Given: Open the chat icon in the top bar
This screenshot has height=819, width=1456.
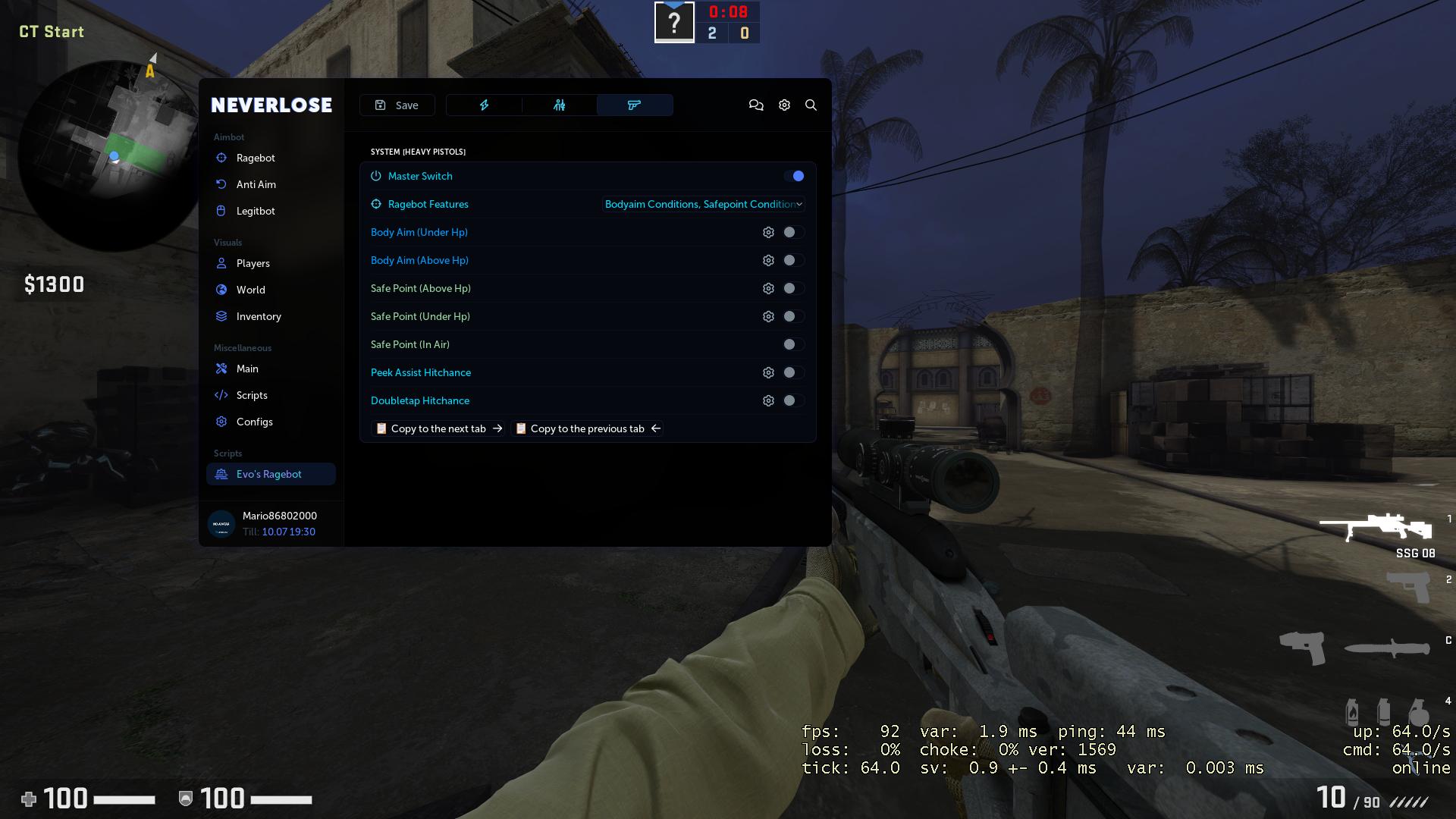Looking at the screenshot, I should click(x=756, y=105).
